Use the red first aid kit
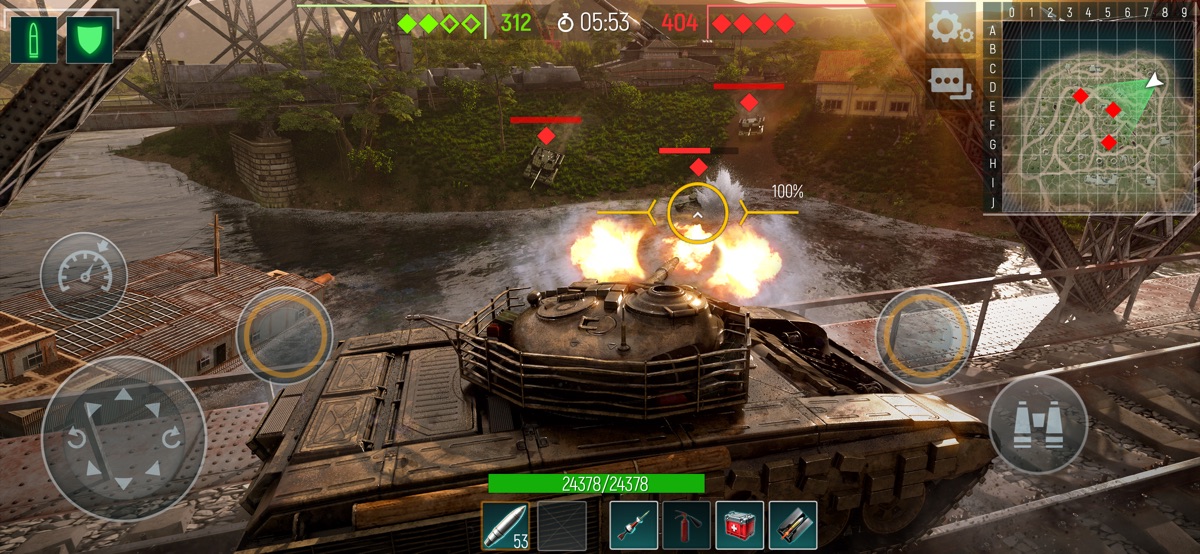Screen dimensions: 1200x554 [739, 525]
